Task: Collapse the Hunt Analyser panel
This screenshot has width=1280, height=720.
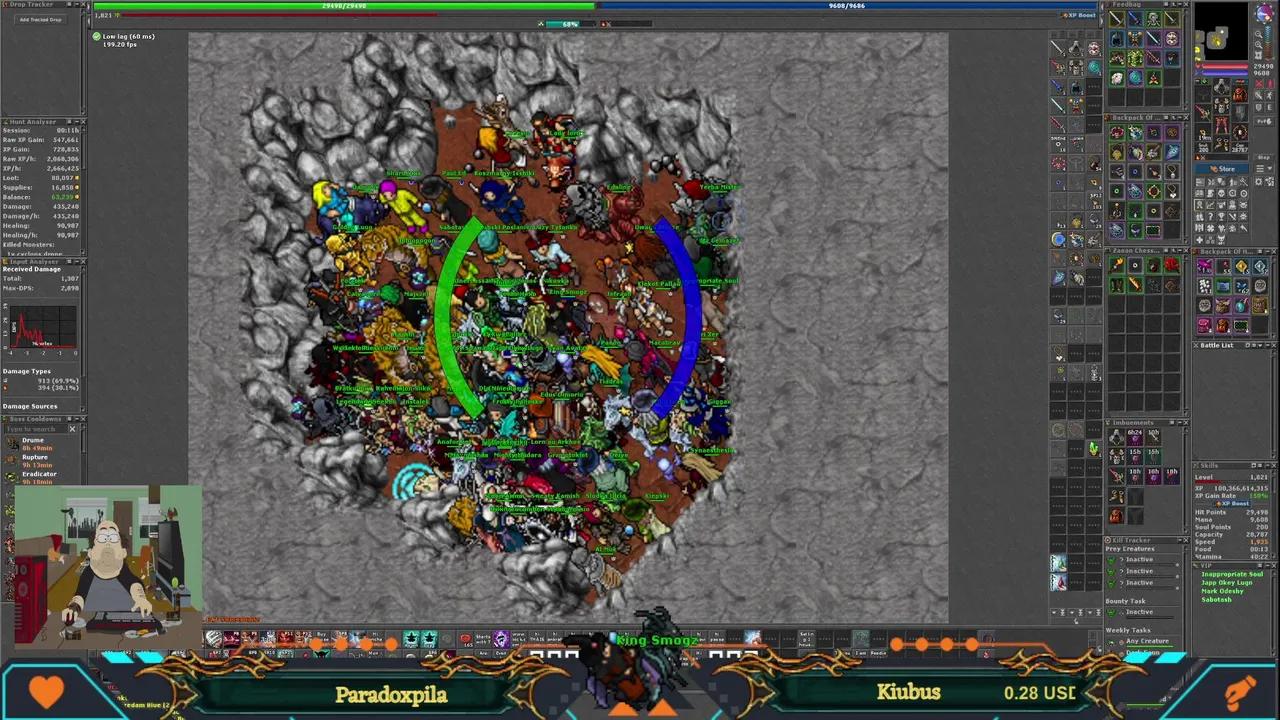Action: click(x=77, y=122)
